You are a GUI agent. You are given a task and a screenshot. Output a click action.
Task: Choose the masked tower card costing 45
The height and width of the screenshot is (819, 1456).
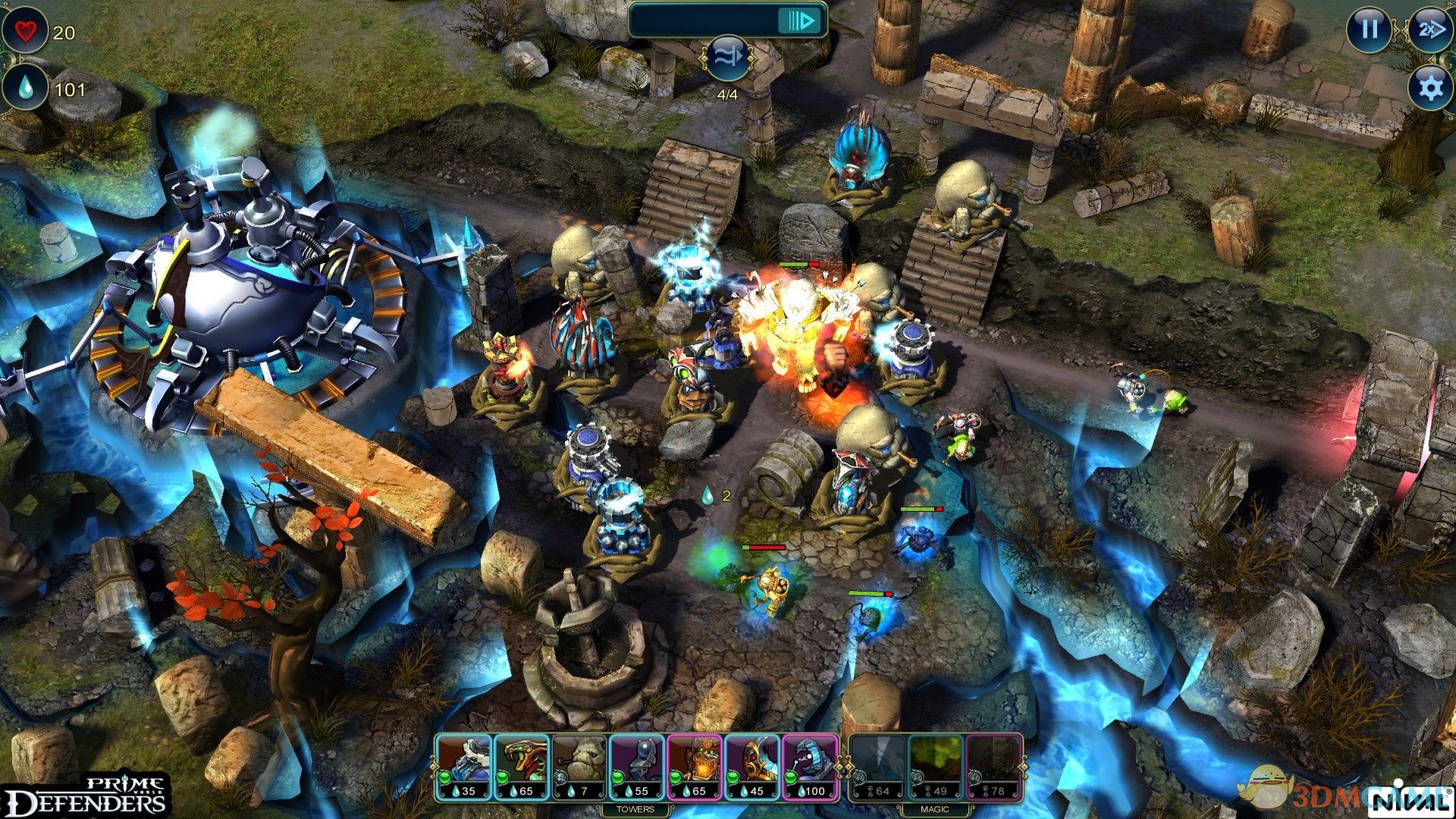point(752,767)
